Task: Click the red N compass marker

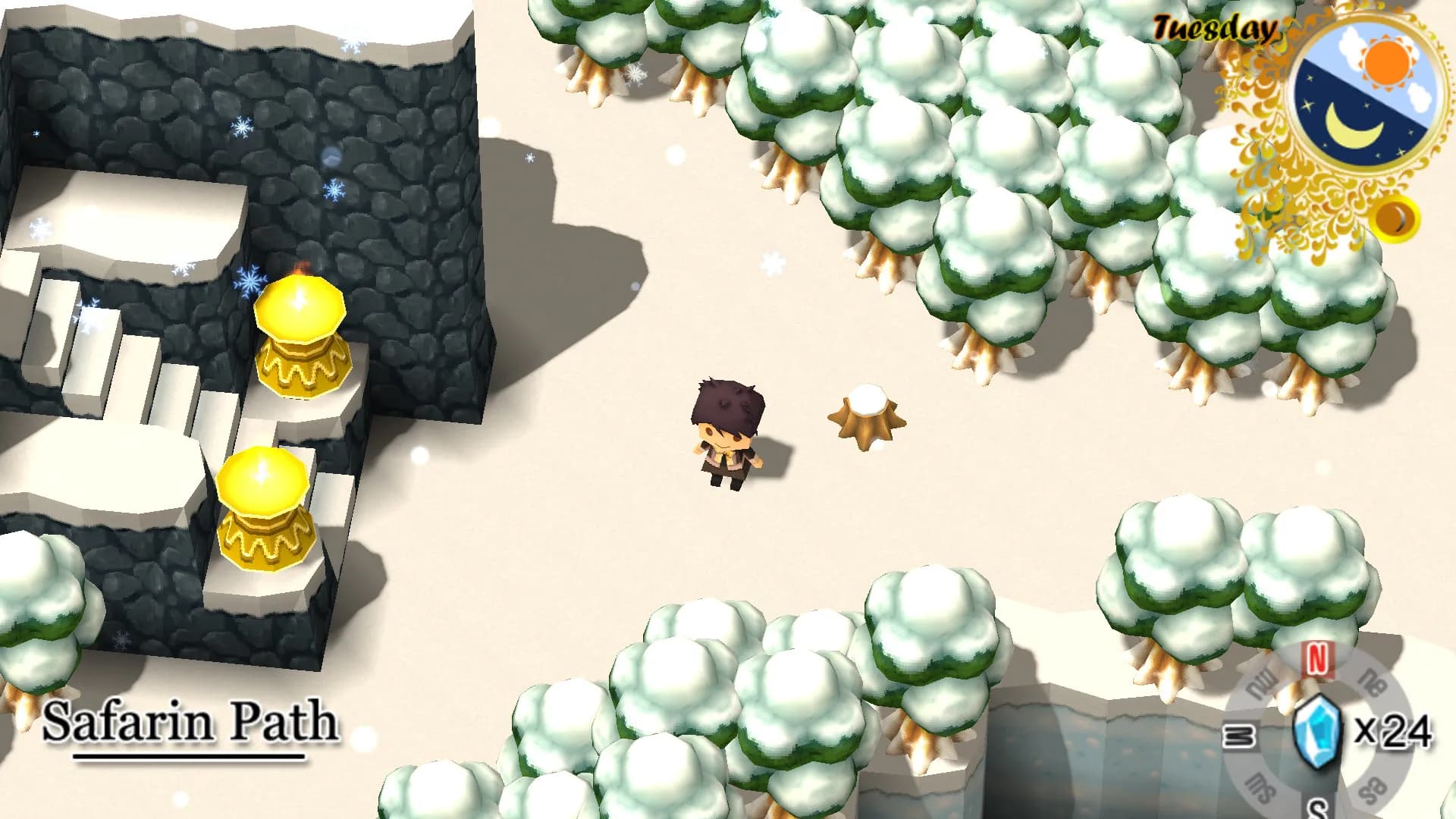Action: [x=1317, y=657]
